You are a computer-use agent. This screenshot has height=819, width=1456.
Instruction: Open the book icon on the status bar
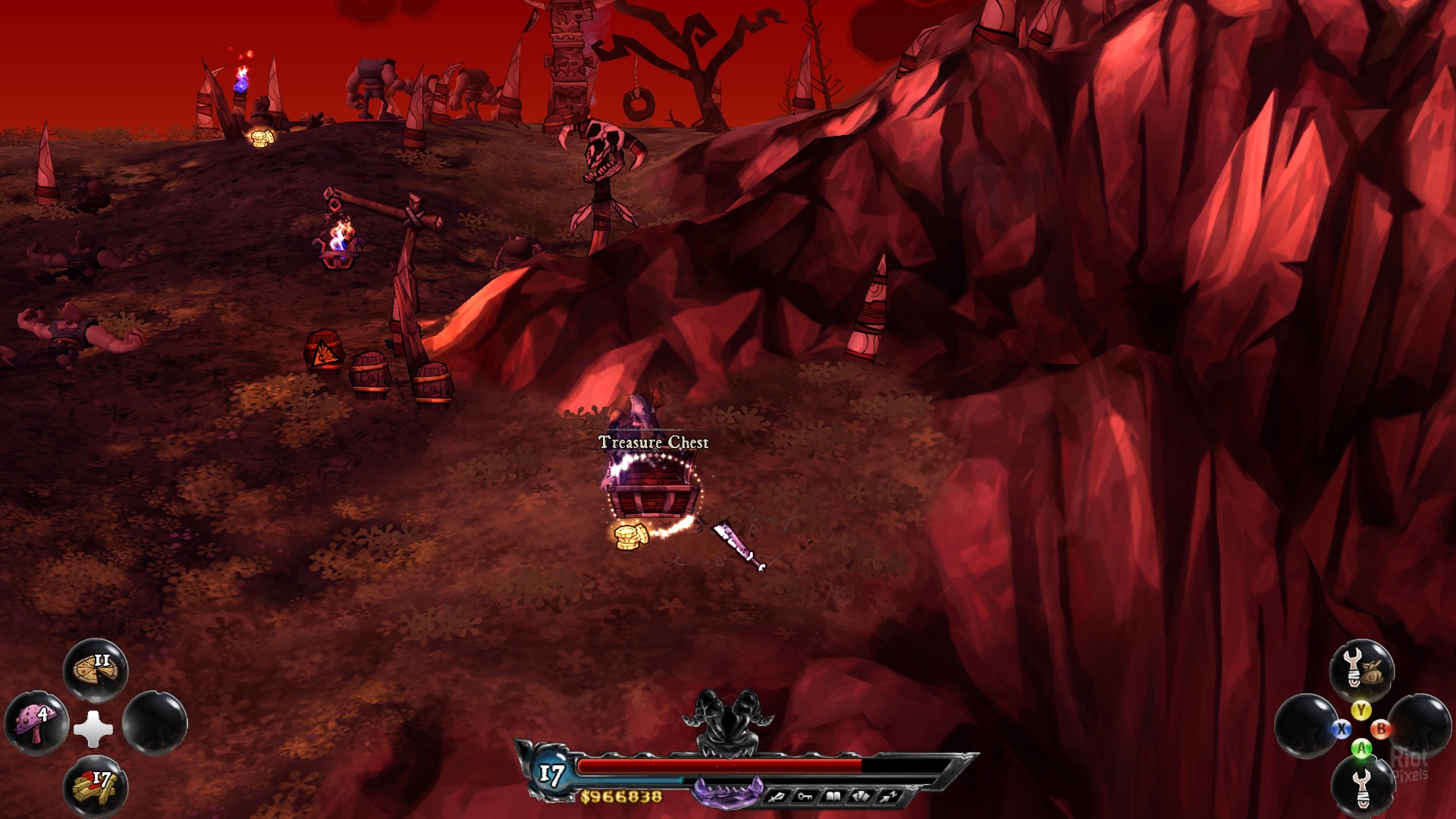click(x=833, y=796)
